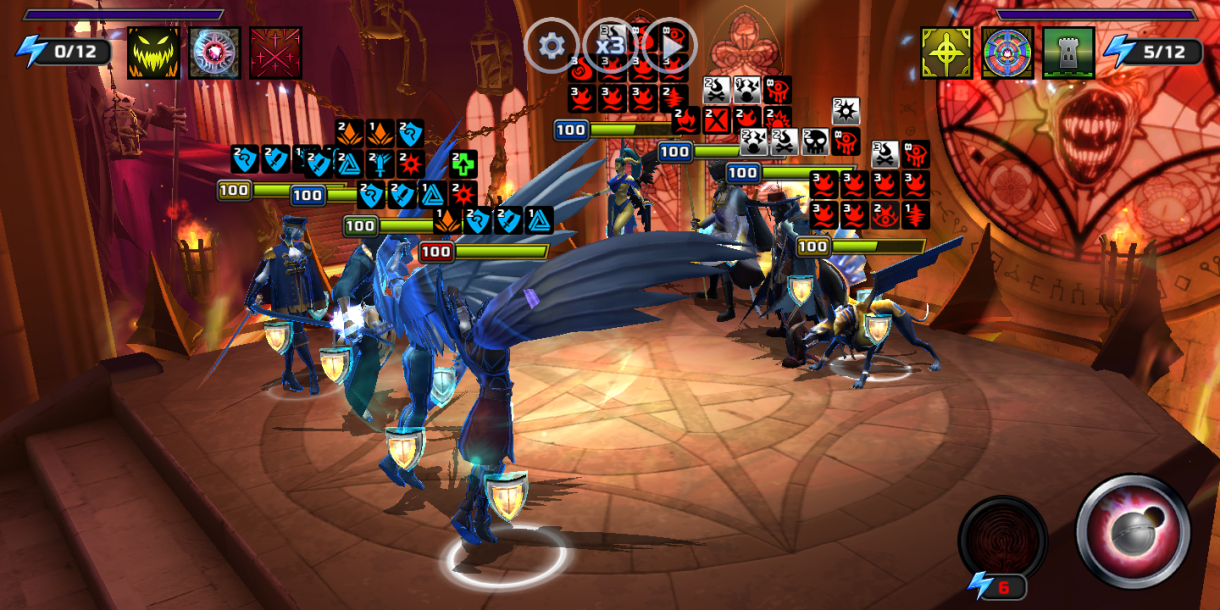Click the auto-play arrow button
The image size is (1220, 610).
(668, 45)
